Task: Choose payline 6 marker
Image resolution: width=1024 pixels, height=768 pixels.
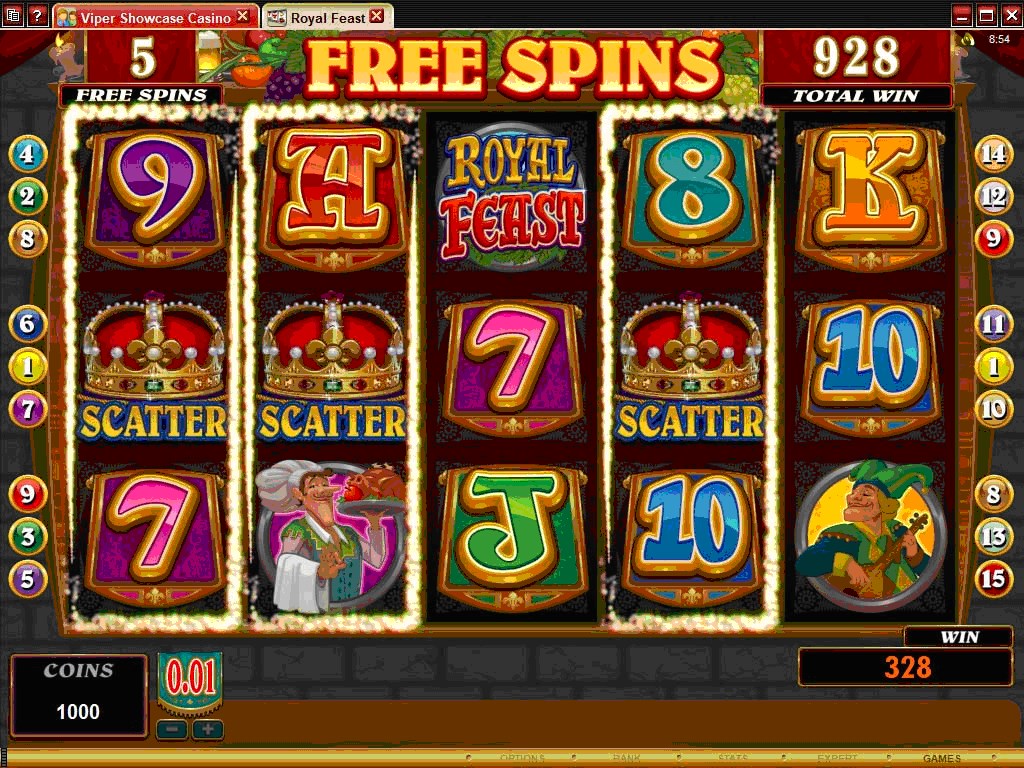Action: [x=27, y=323]
